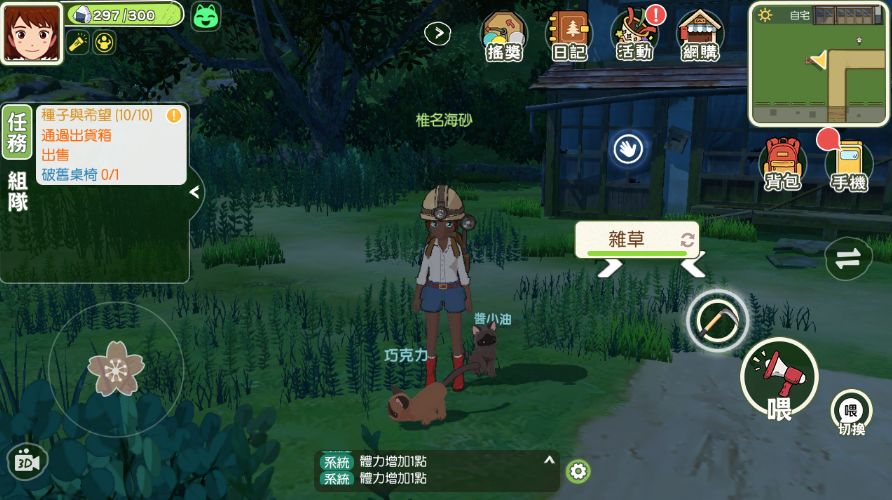Screen dimensions: 892x500
Task: Open the 搖獎 lottery menu
Action: 503,37
